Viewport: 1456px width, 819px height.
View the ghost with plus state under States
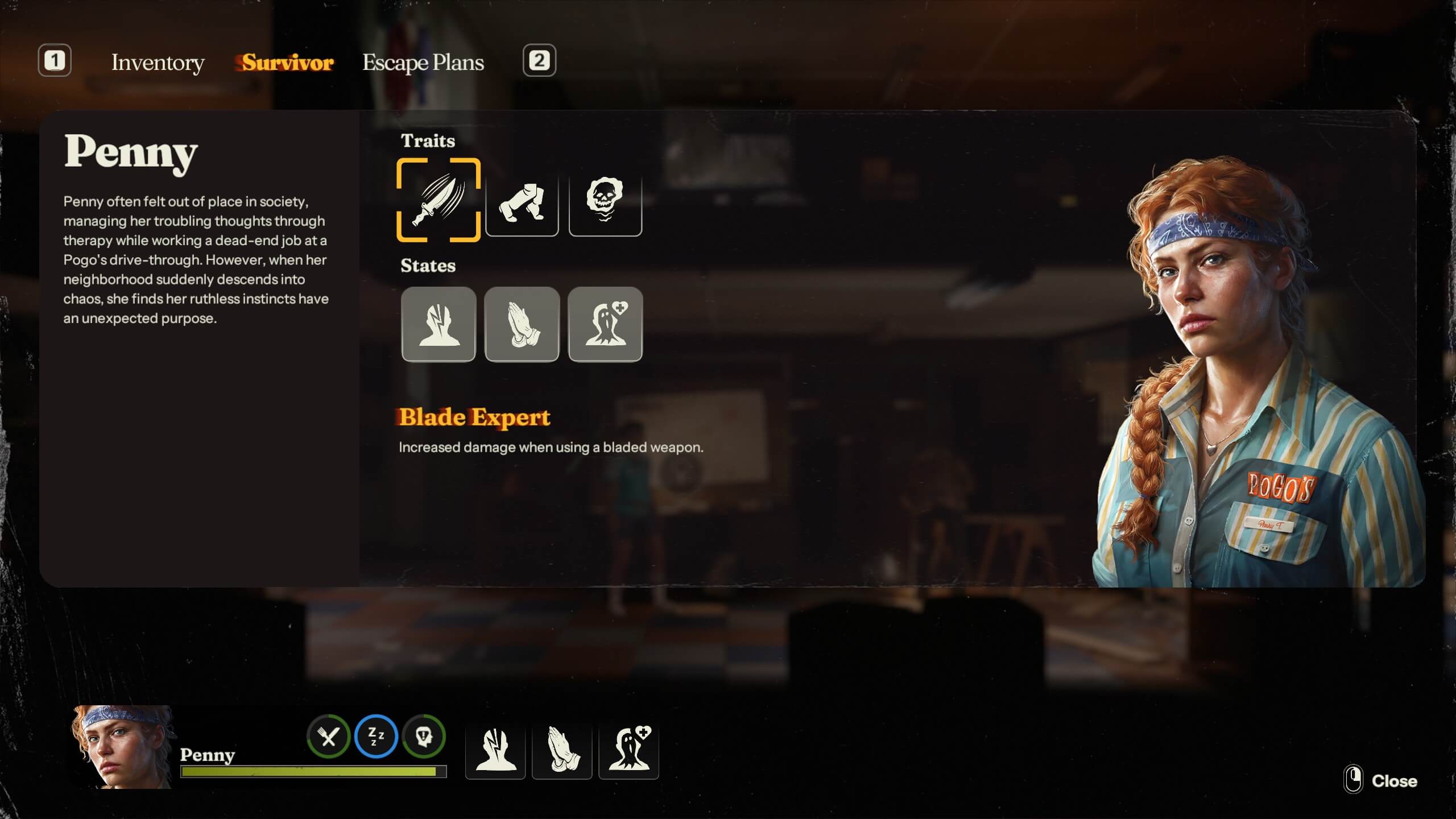[x=605, y=324]
